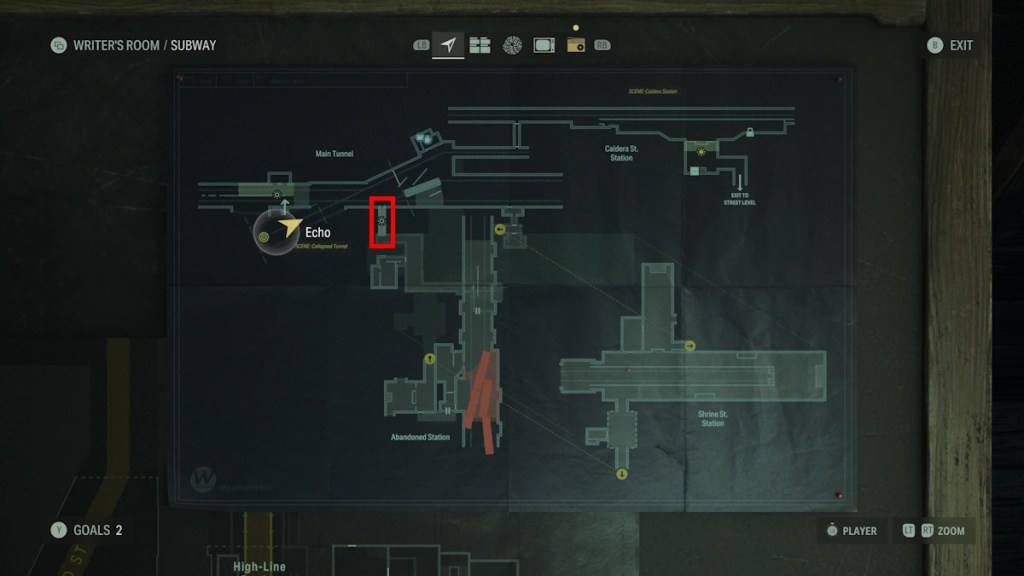
Task: Click the yellow up-arrow marker at Abandoned Station
Action: tap(430, 358)
